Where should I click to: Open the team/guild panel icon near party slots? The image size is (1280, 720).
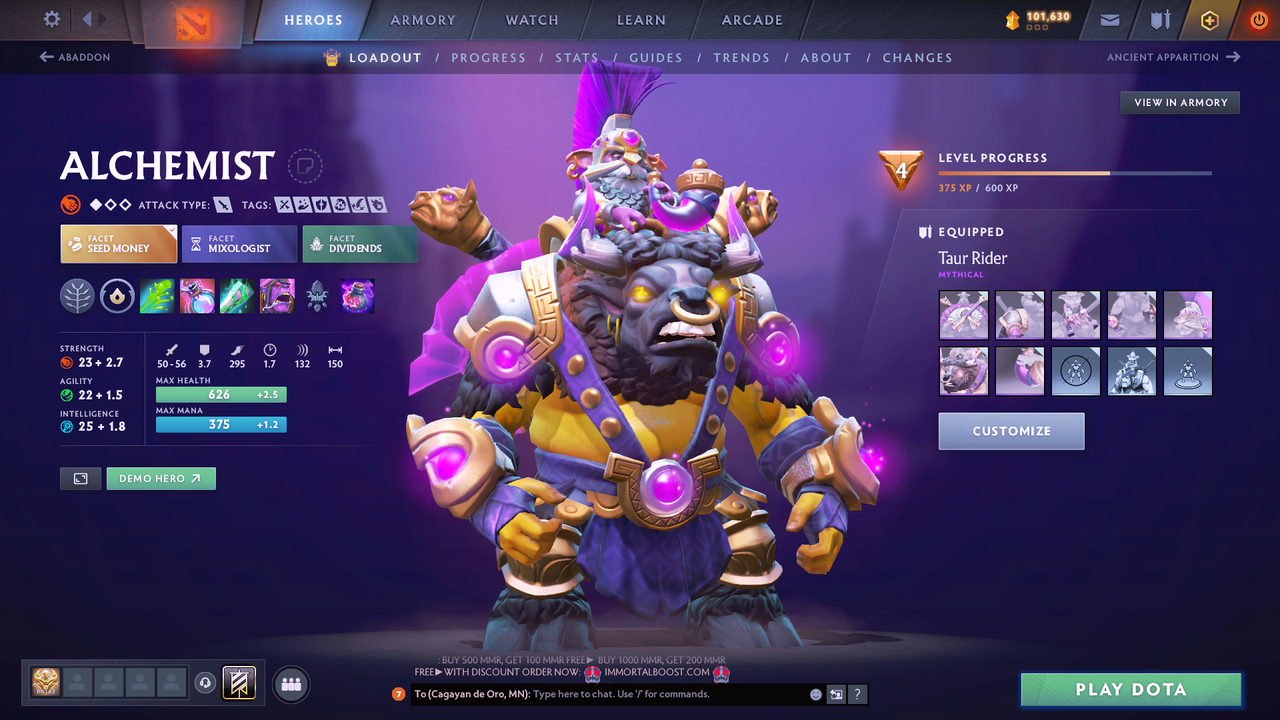click(x=290, y=684)
